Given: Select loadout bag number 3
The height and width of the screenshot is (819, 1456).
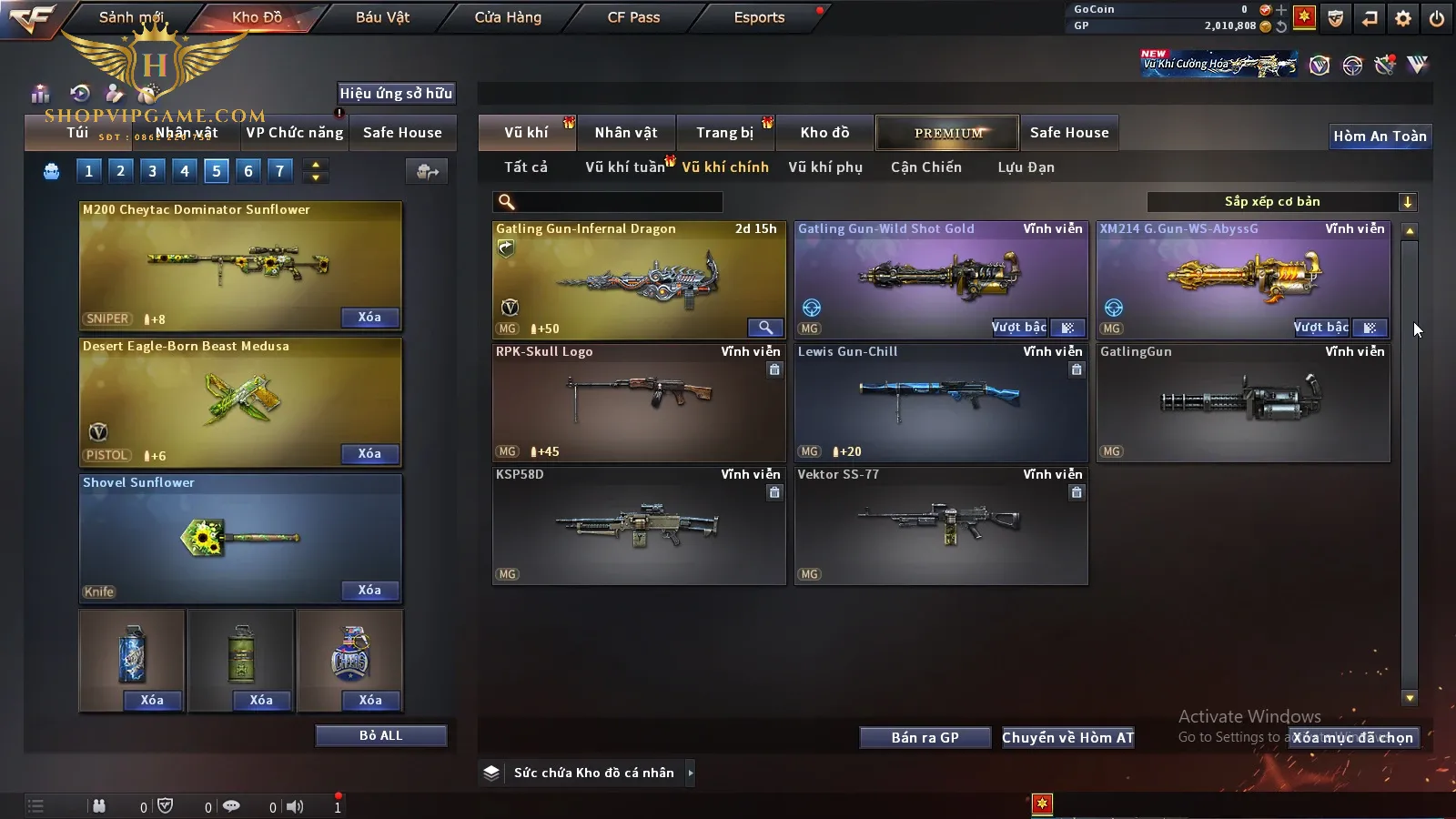Looking at the screenshot, I should 152,170.
